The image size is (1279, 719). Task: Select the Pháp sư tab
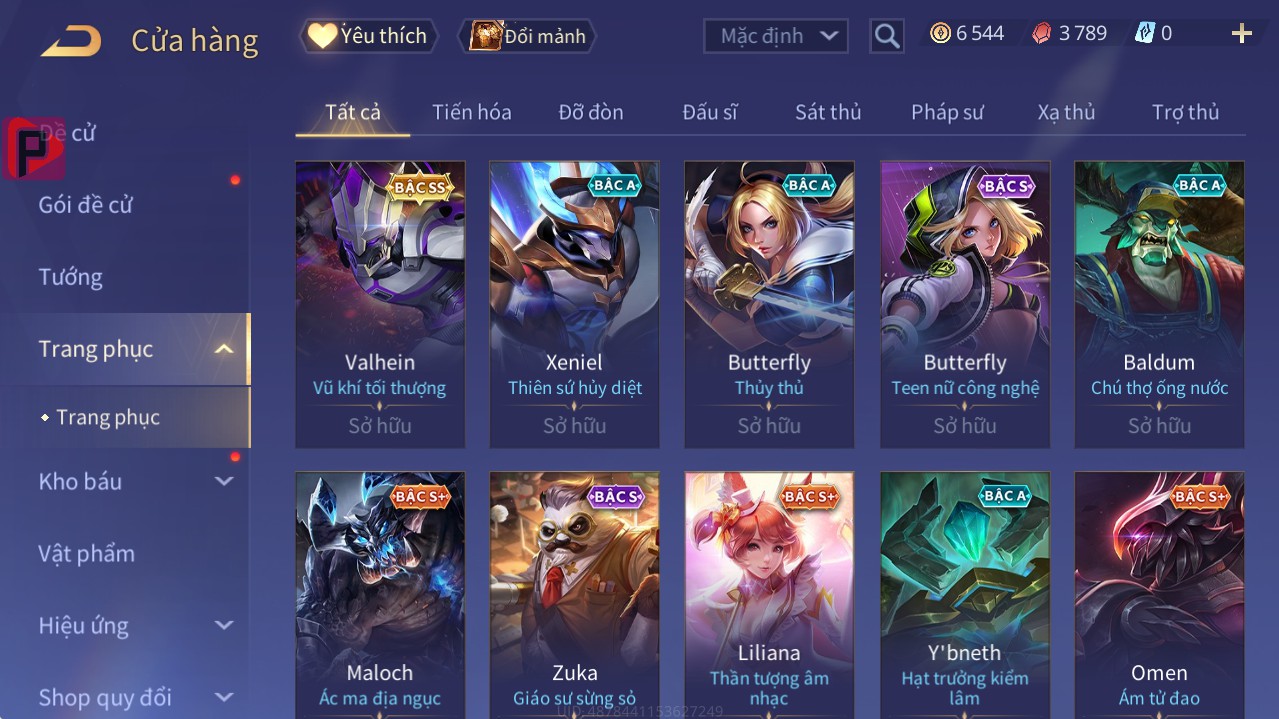pyautogui.click(x=946, y=112)
